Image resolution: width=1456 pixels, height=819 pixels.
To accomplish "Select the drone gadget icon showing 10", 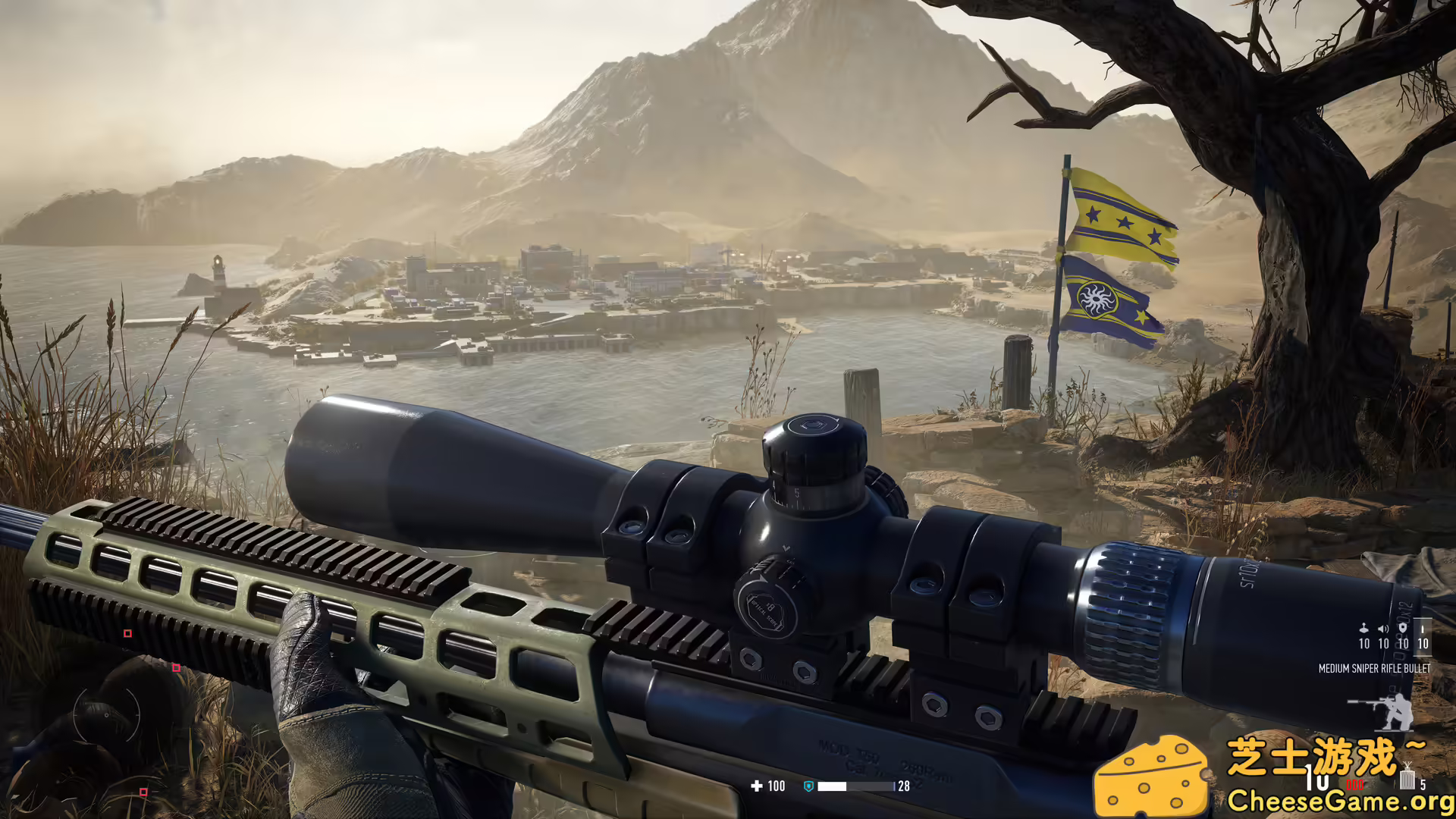I will (1363, 628).
